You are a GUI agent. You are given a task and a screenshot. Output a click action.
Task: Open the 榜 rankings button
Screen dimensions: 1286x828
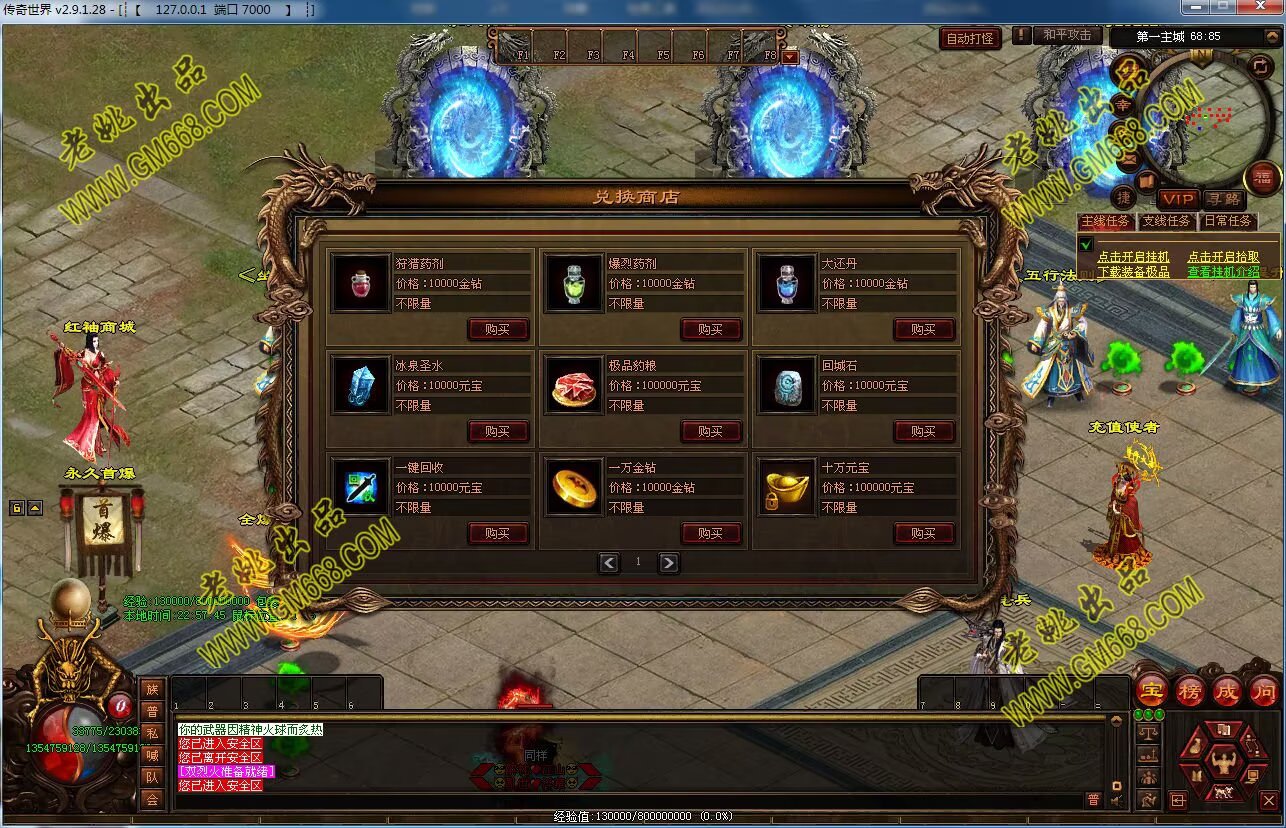[x=1189, y=691]
